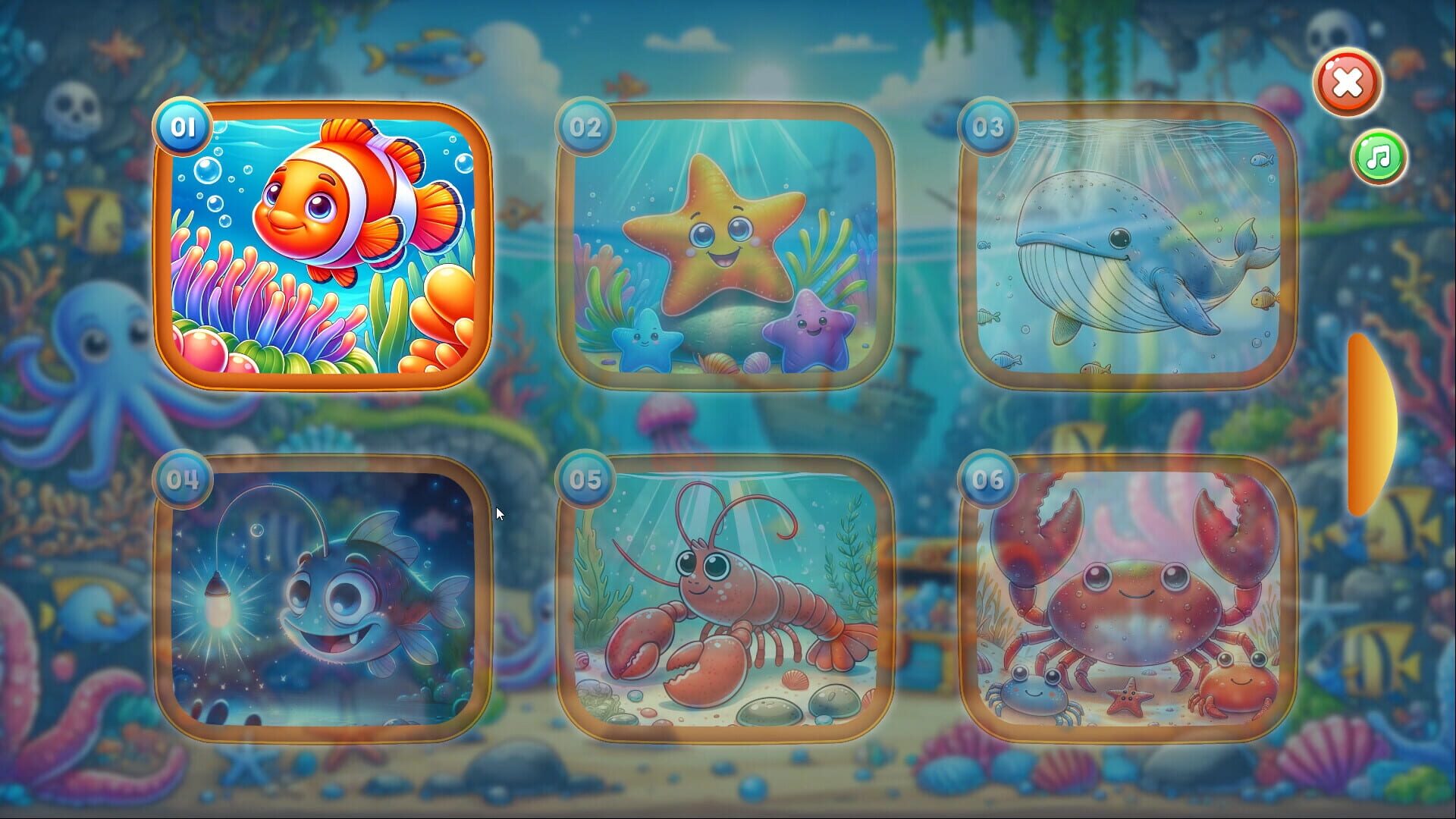Click the level 06 number badge

pyautogui.click(x=986, y=479)
